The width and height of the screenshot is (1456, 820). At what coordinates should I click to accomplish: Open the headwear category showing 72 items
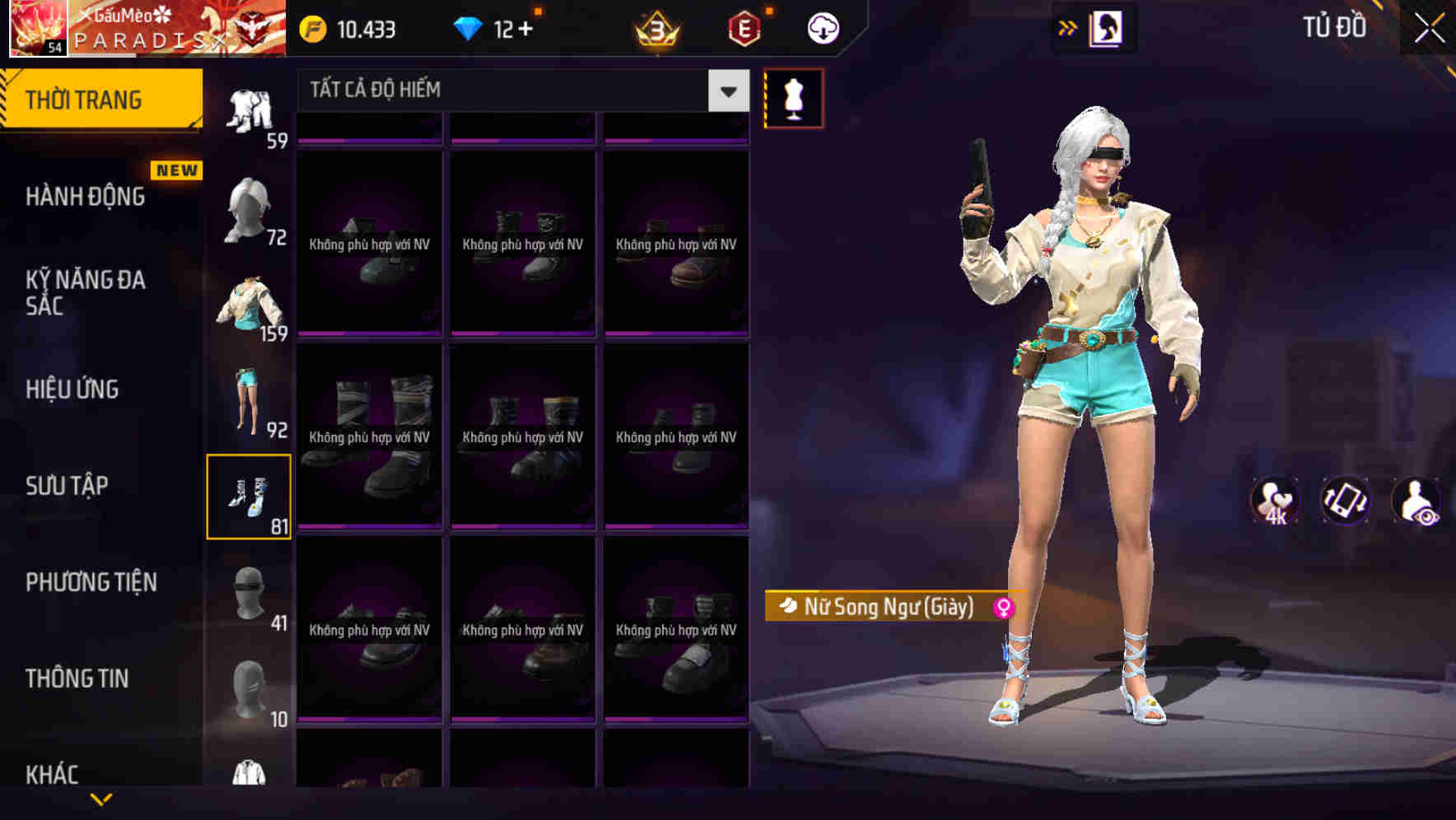251,206
